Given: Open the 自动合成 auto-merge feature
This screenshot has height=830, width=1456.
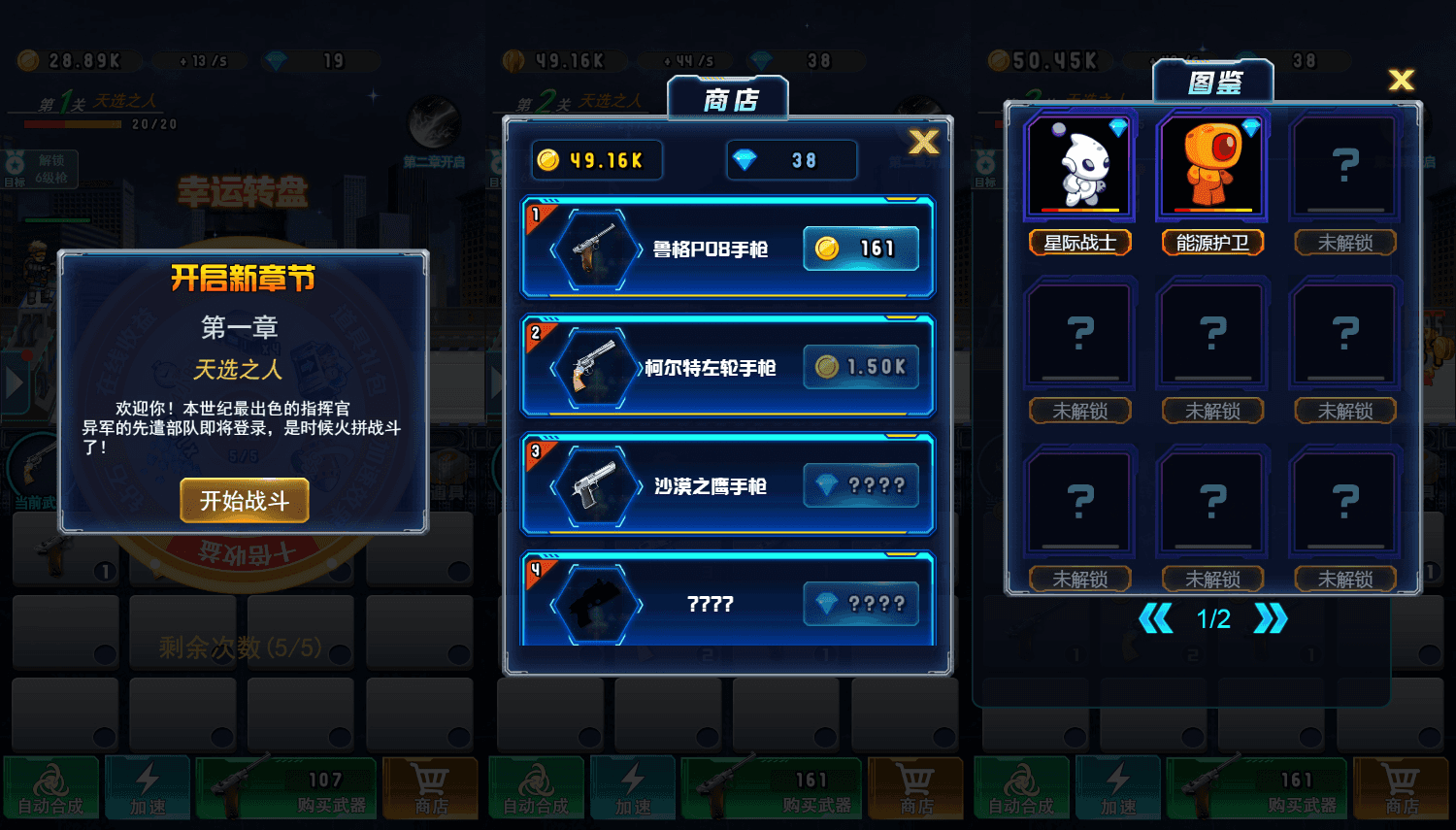Looking at the screenshot, I should click(50, 788).
